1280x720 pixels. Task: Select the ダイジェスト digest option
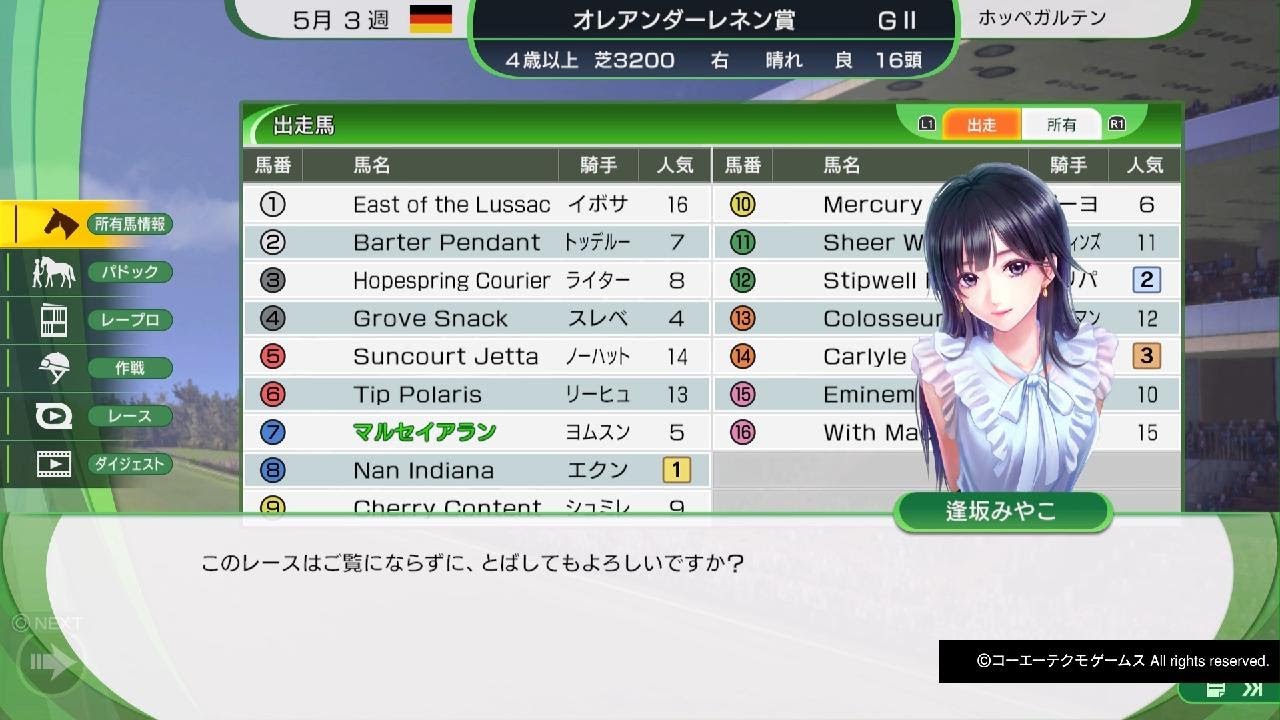pyautogui.click(x=88, y=464)
